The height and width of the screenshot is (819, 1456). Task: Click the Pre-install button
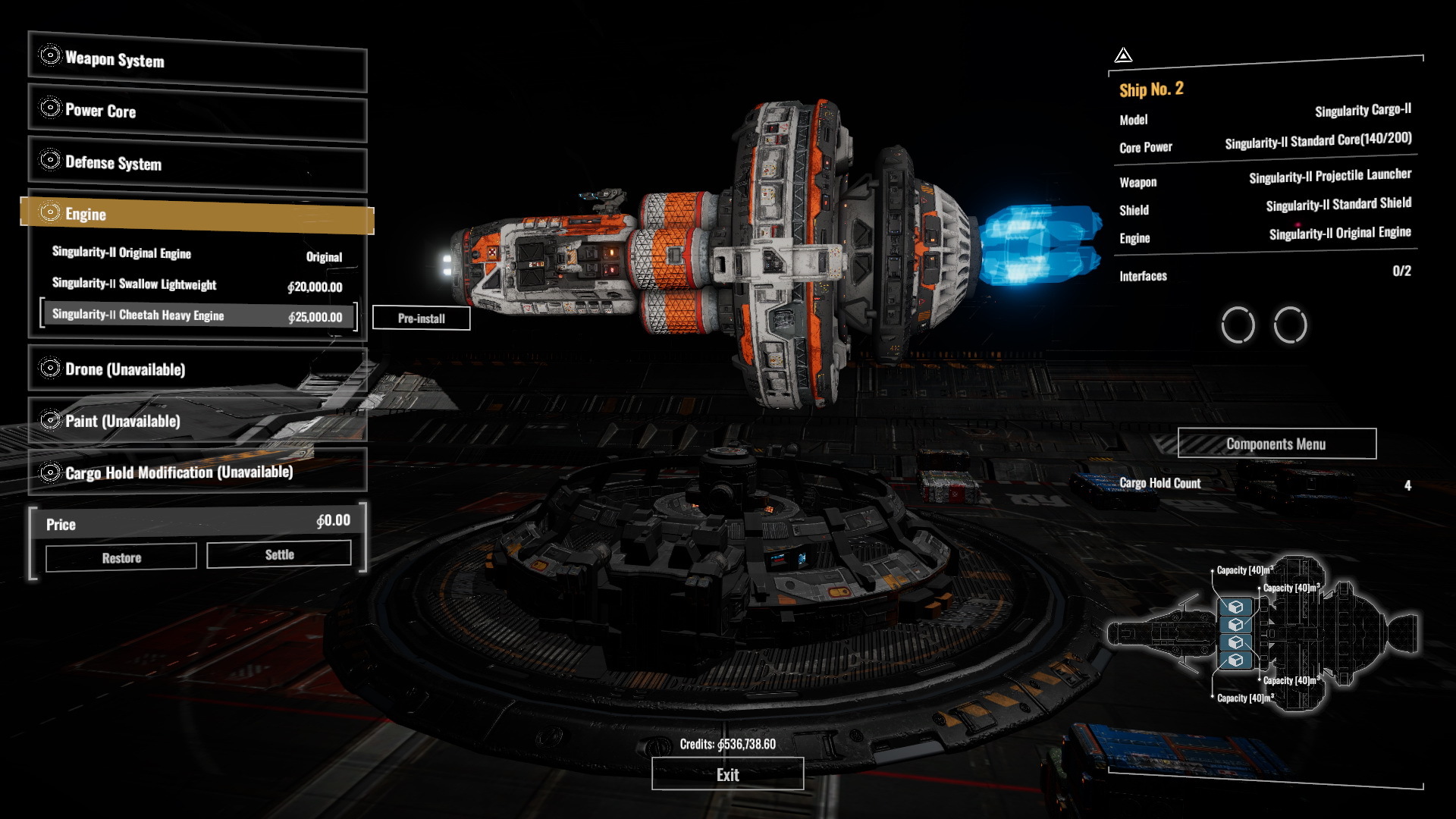[422, 318]
